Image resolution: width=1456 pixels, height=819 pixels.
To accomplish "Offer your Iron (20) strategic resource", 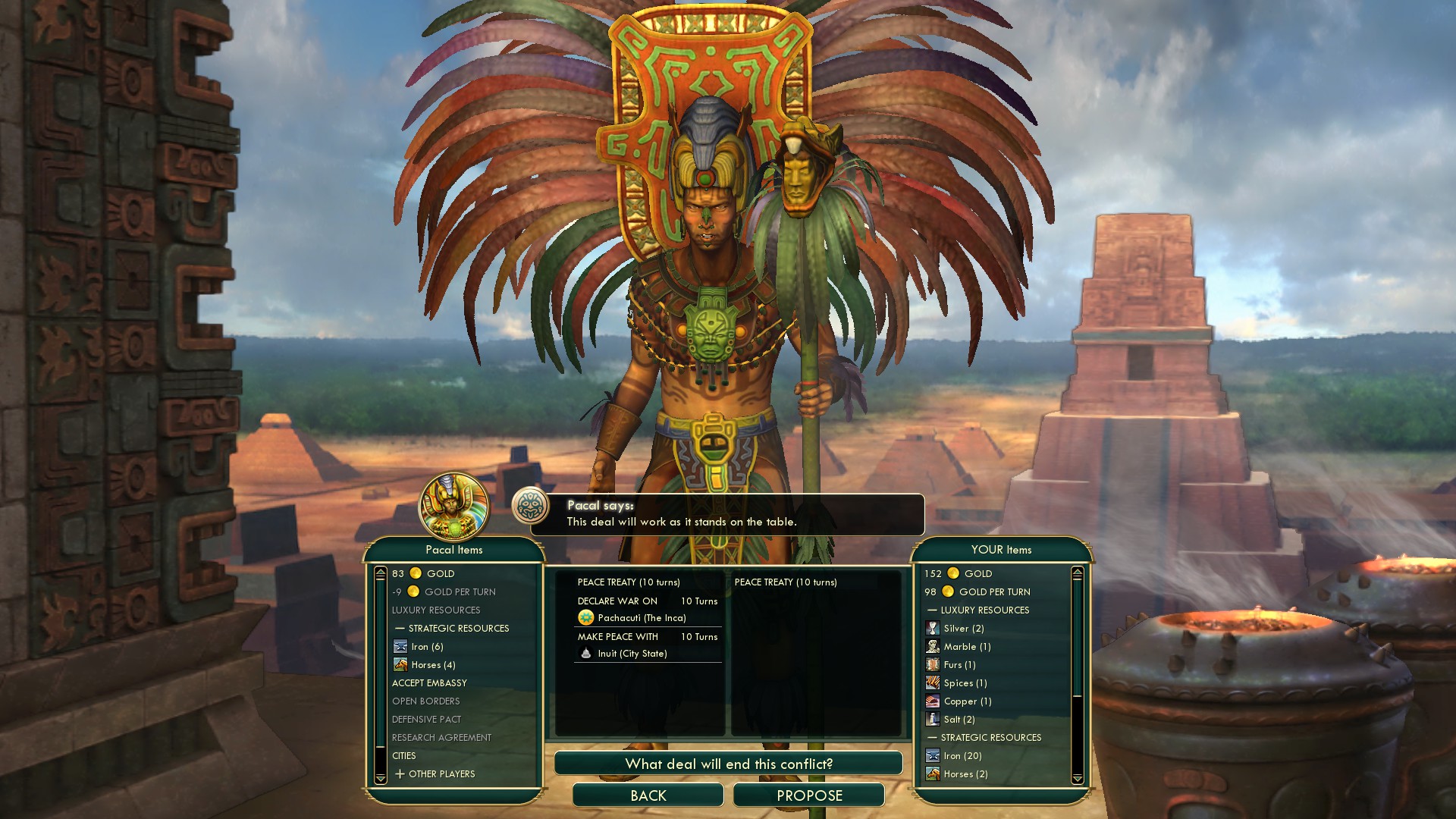I will point(962,756).
